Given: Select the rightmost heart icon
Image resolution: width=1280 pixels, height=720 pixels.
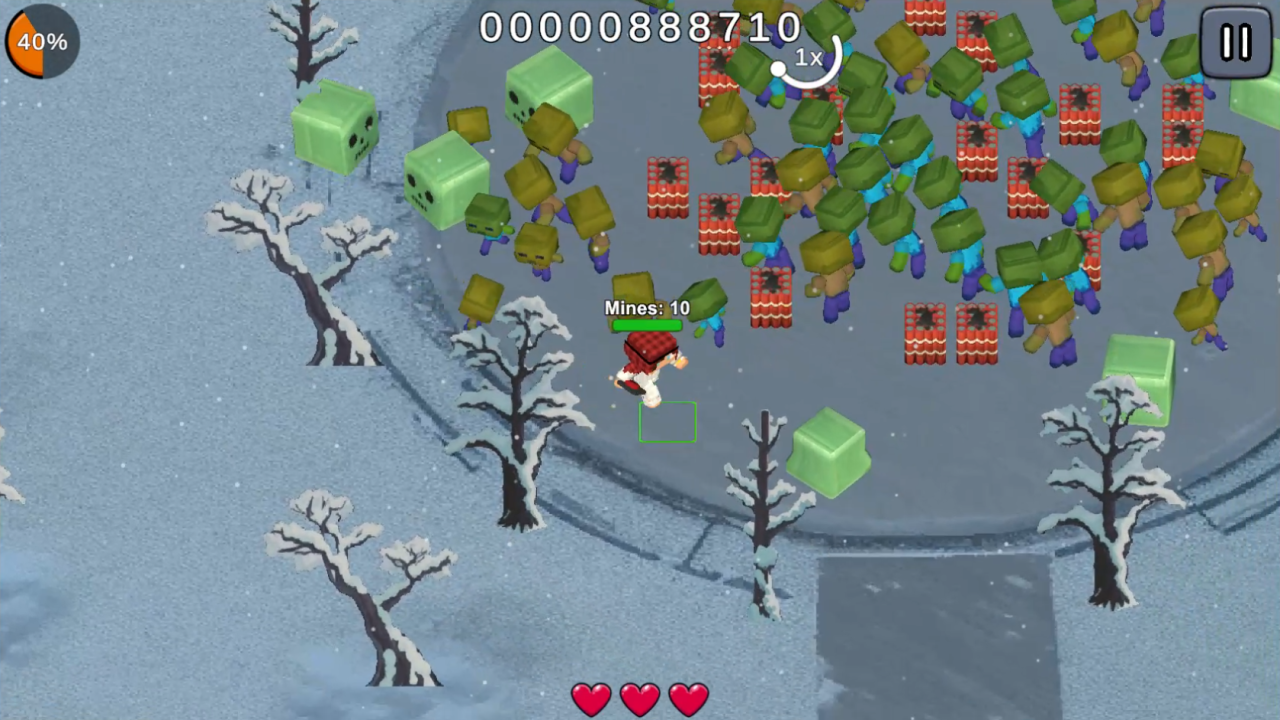Looking at the screenshot, I should coord(687,698).
